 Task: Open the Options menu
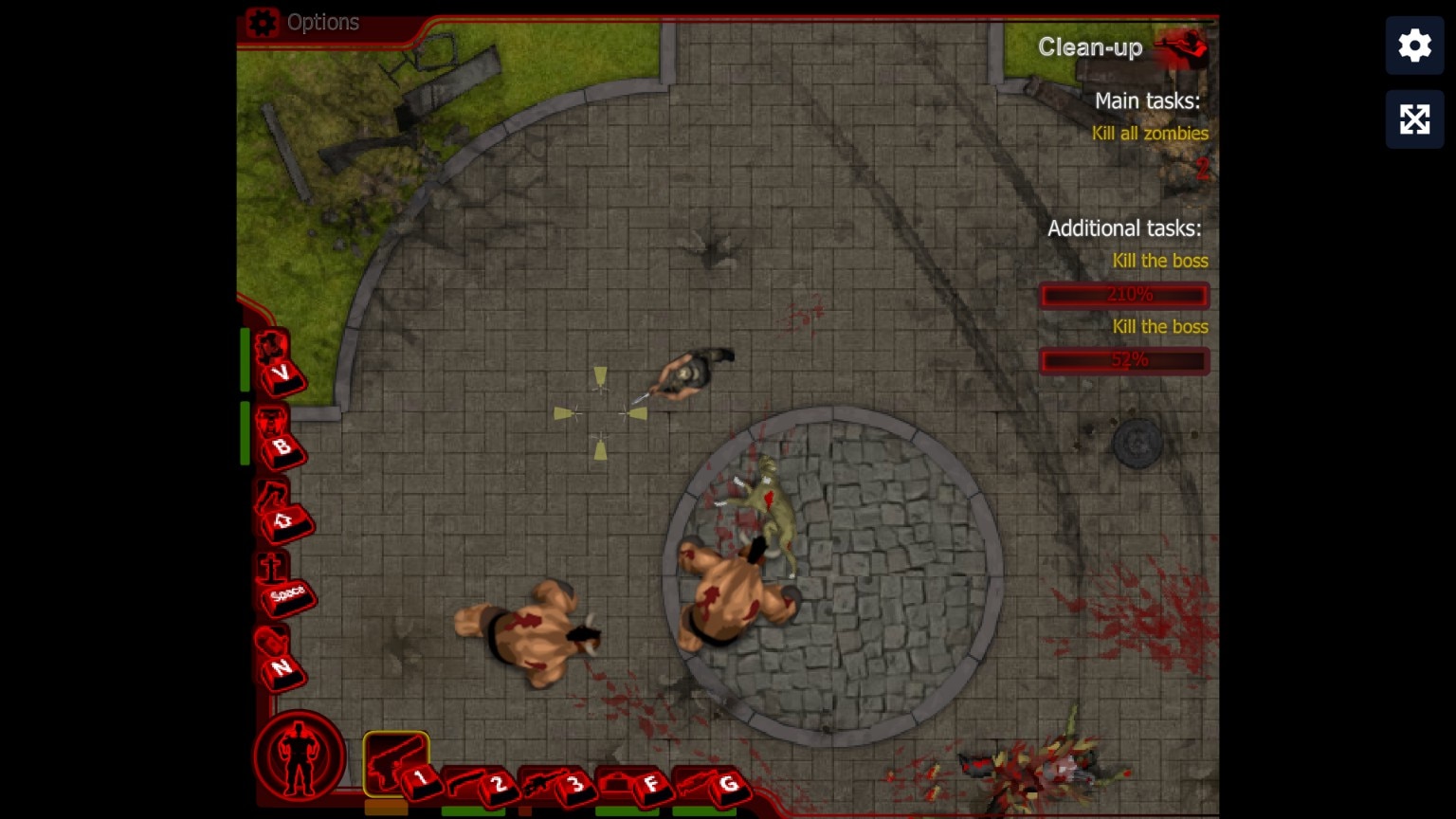303,23
